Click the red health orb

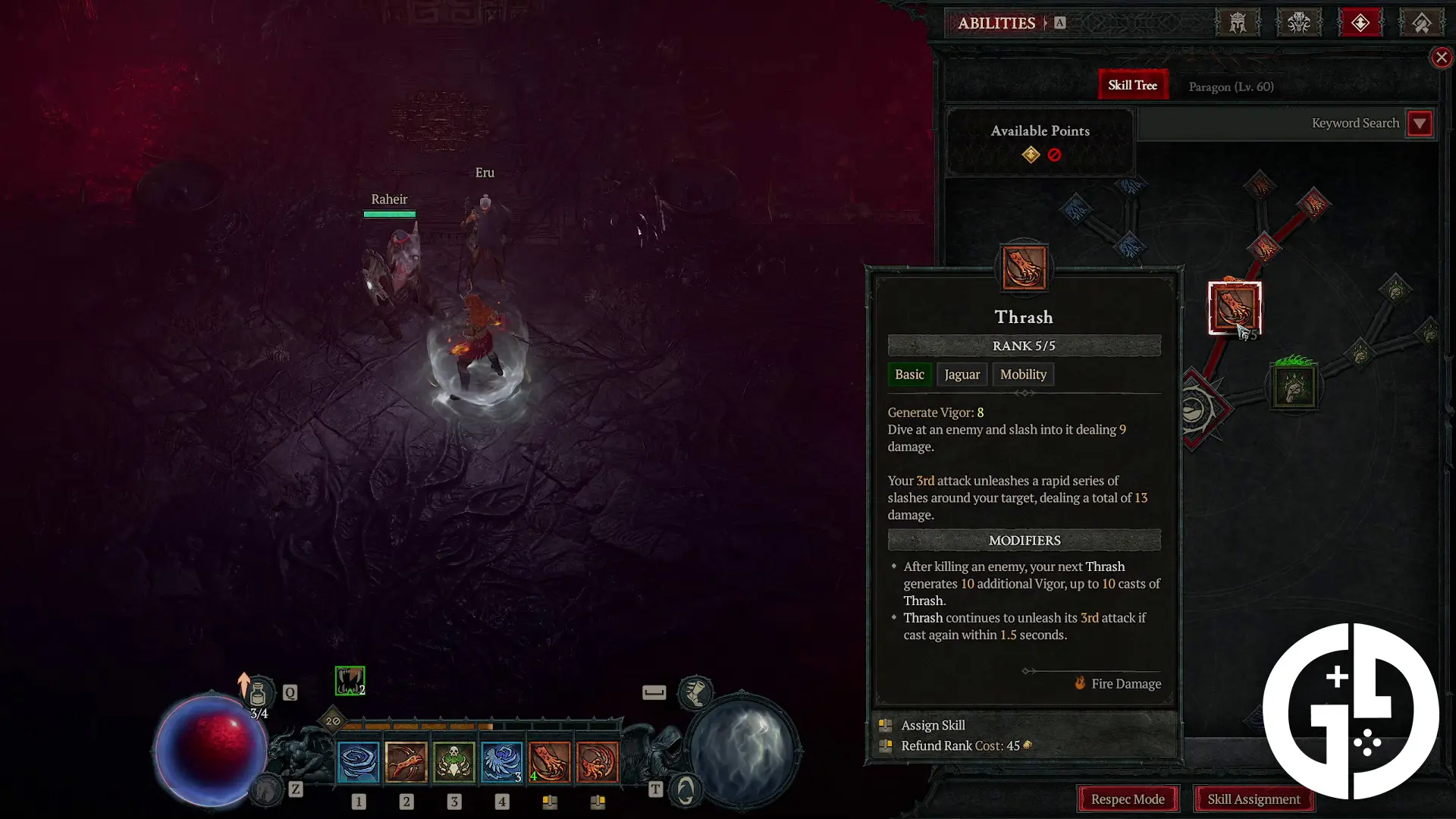click(x=211, y=749)
